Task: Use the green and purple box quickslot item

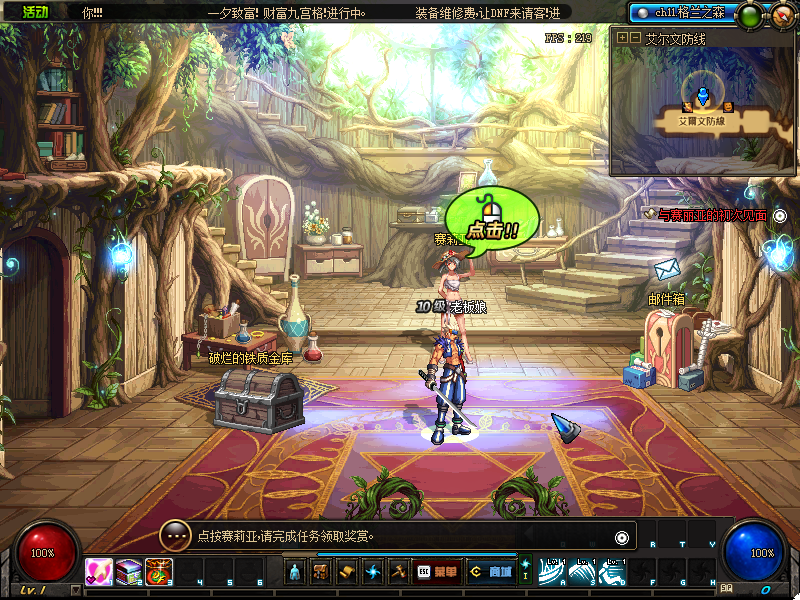Action: pyautogui.click(x=129, y=572)
